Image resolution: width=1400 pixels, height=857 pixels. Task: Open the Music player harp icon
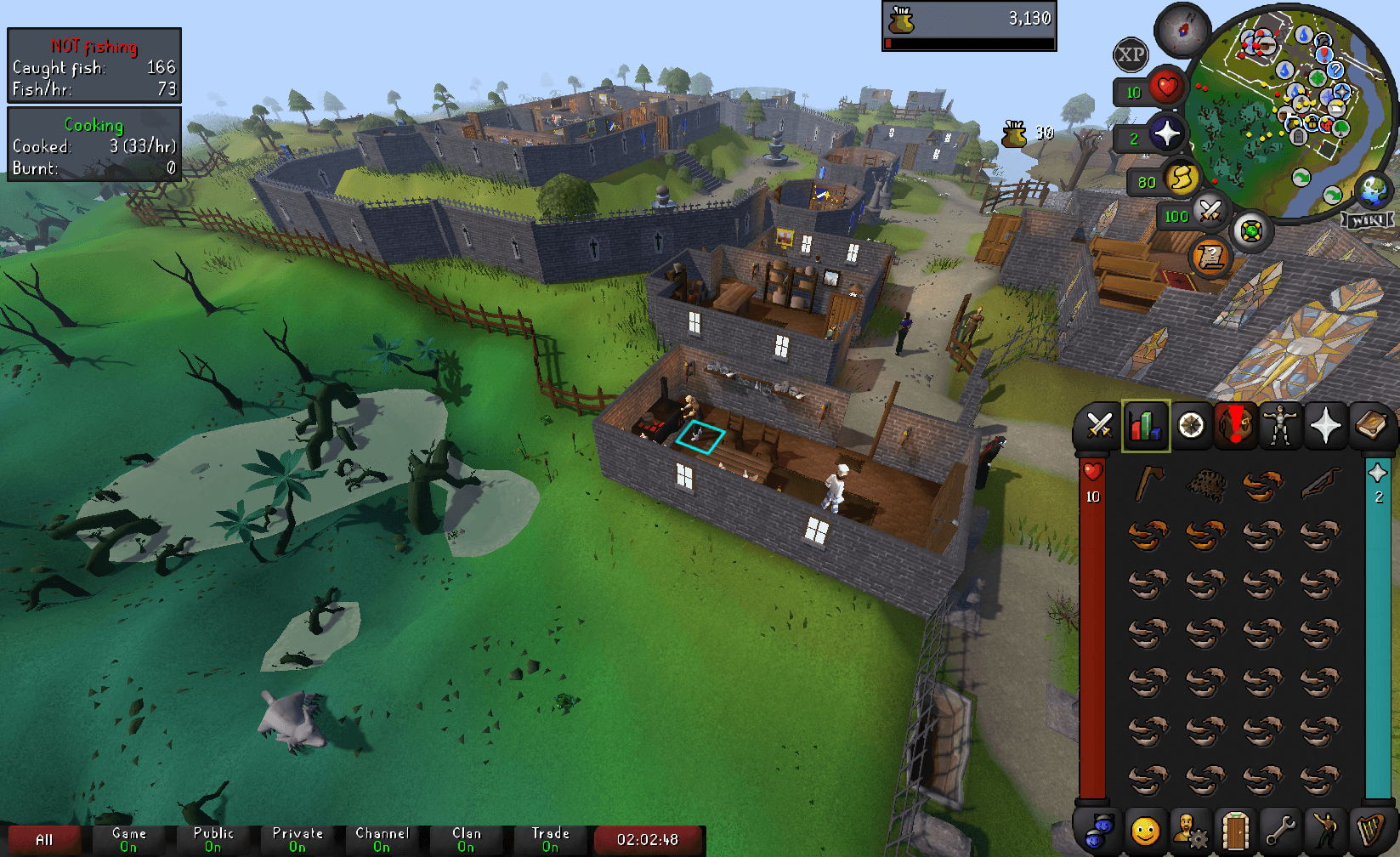tap(1371, 831)
